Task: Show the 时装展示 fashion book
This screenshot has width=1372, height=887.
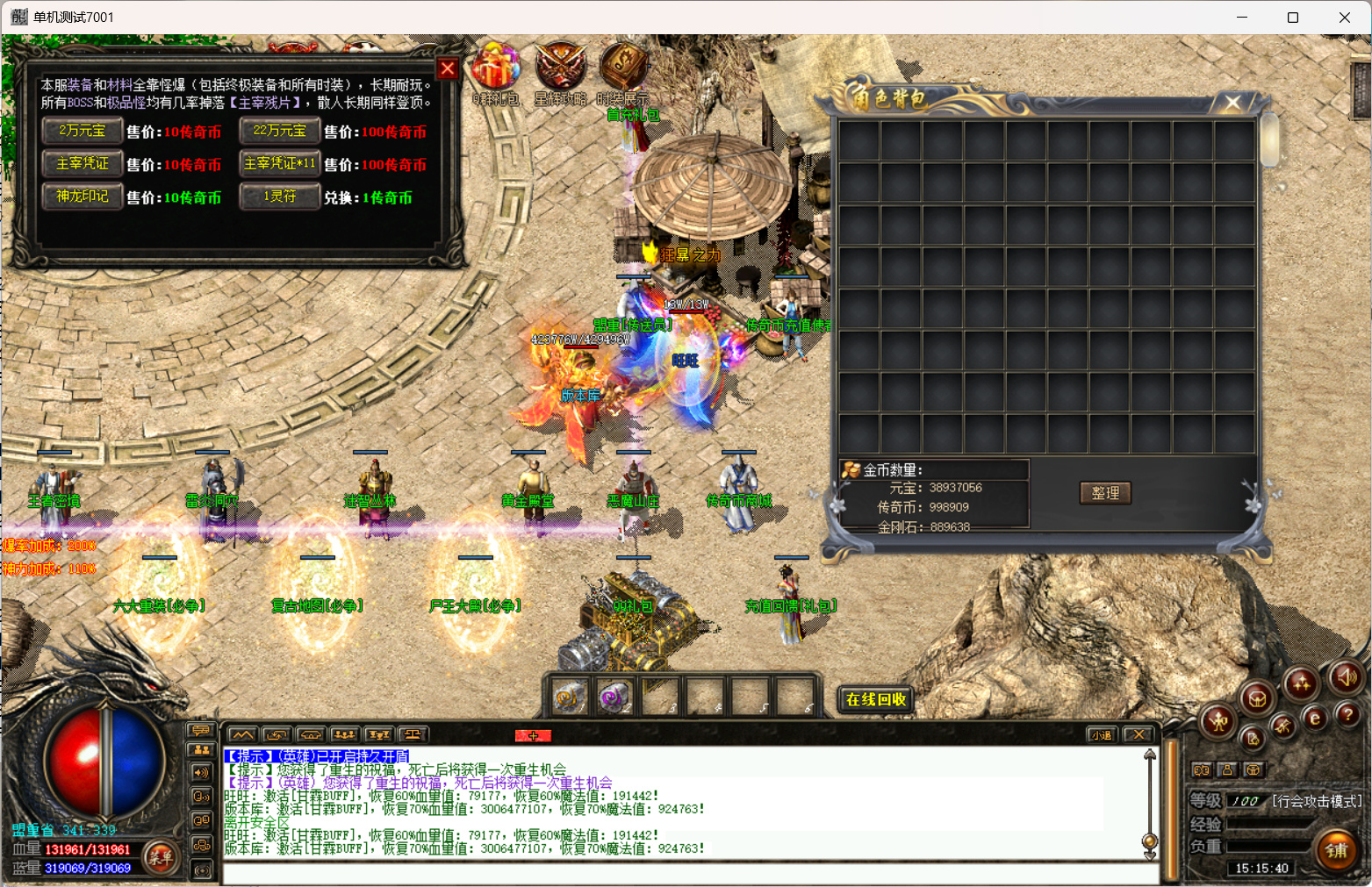Action: (x=622, y=68)
